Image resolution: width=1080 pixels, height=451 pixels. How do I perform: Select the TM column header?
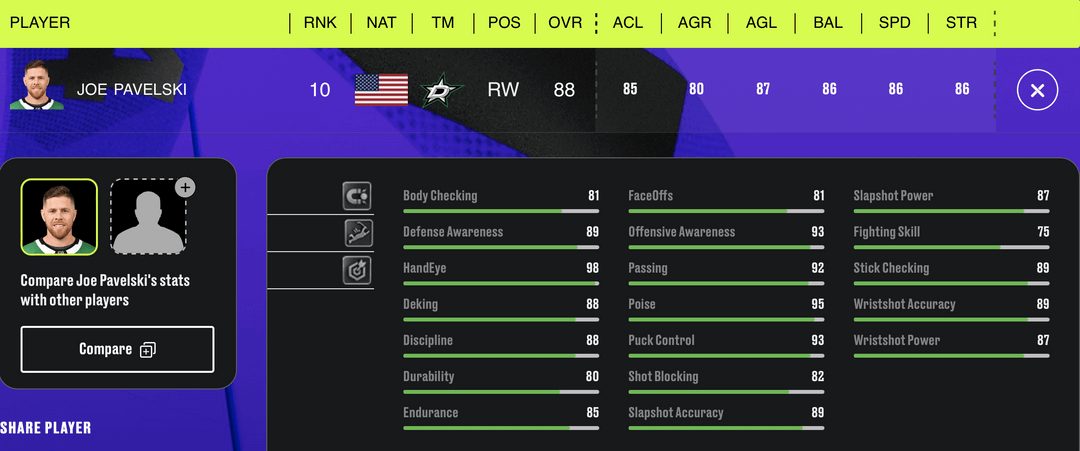pyautogui.click(x=442, y=22)
